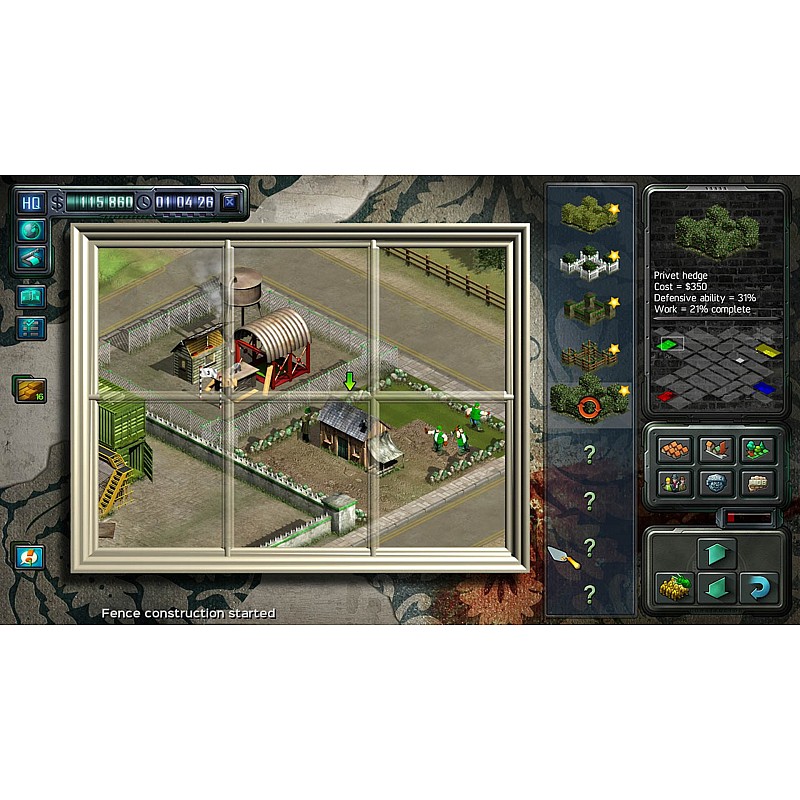Select the yellow hedge garden button
This screenshot has height=800, width=800.
(674, 588)
